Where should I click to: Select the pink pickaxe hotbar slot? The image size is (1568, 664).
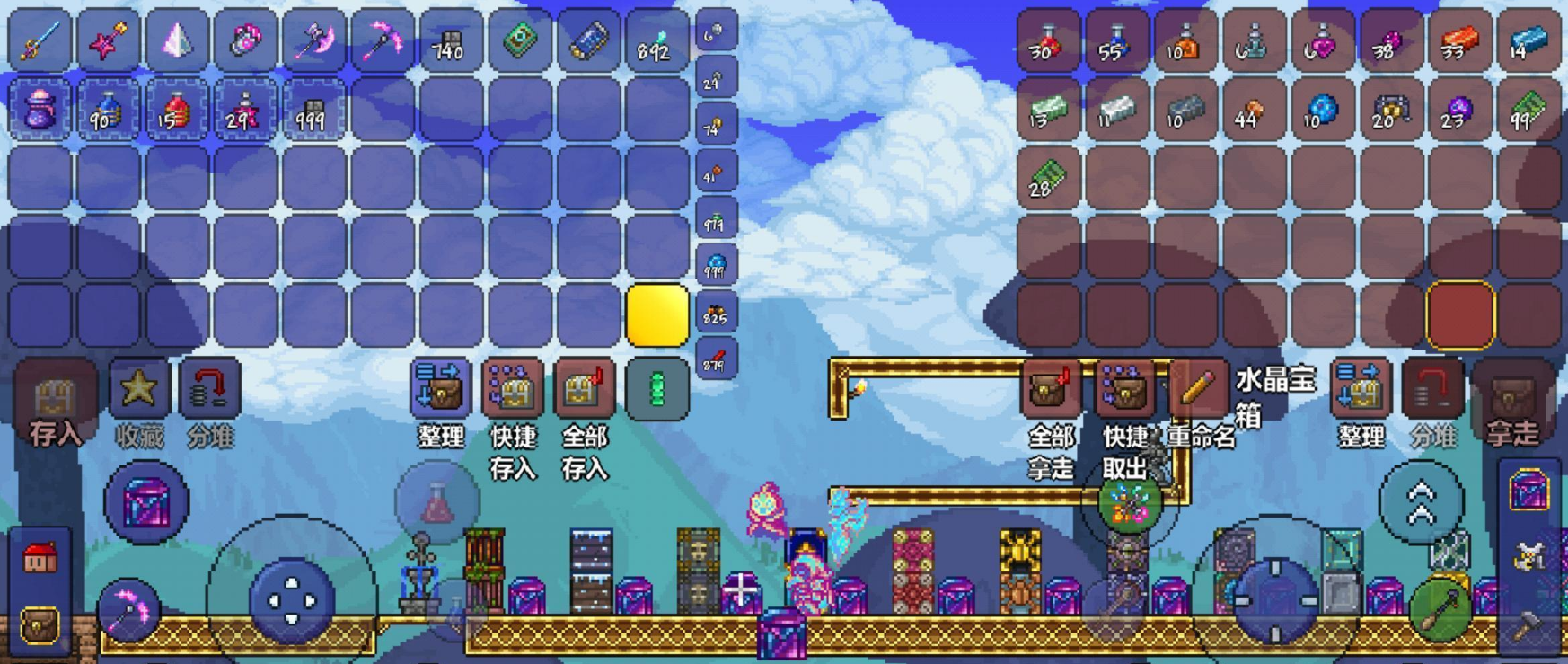(382, 41)
